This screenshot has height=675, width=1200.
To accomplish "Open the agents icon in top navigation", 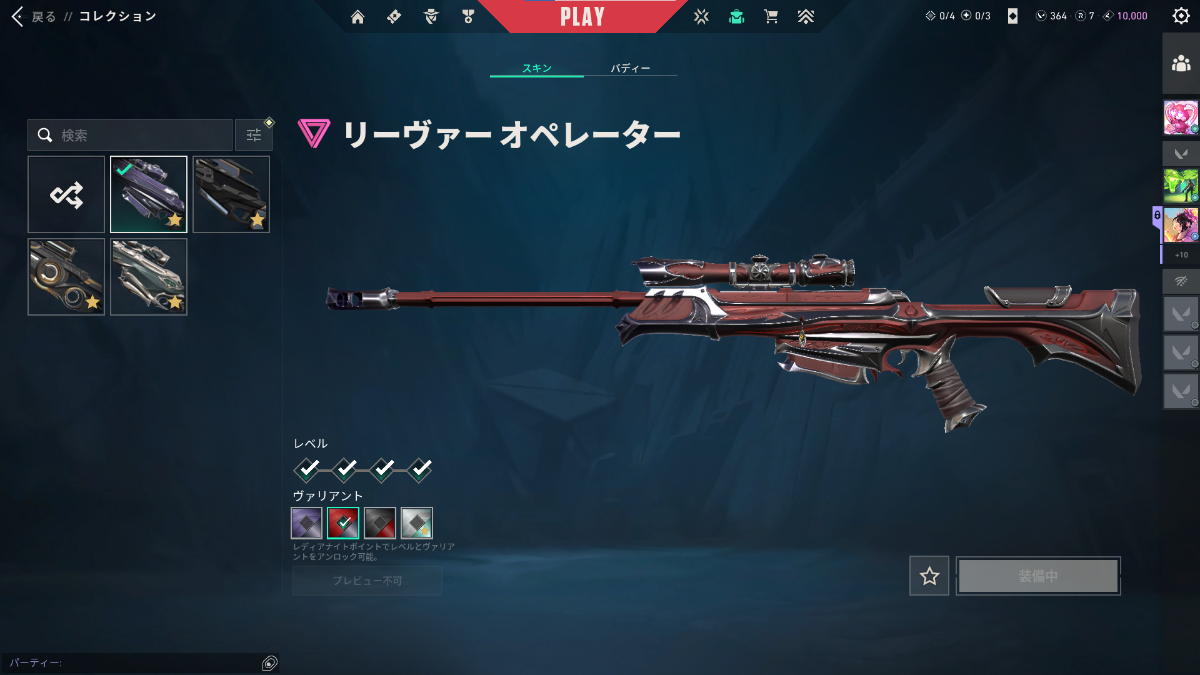I will pyautogui.click(x=431, y=16).
